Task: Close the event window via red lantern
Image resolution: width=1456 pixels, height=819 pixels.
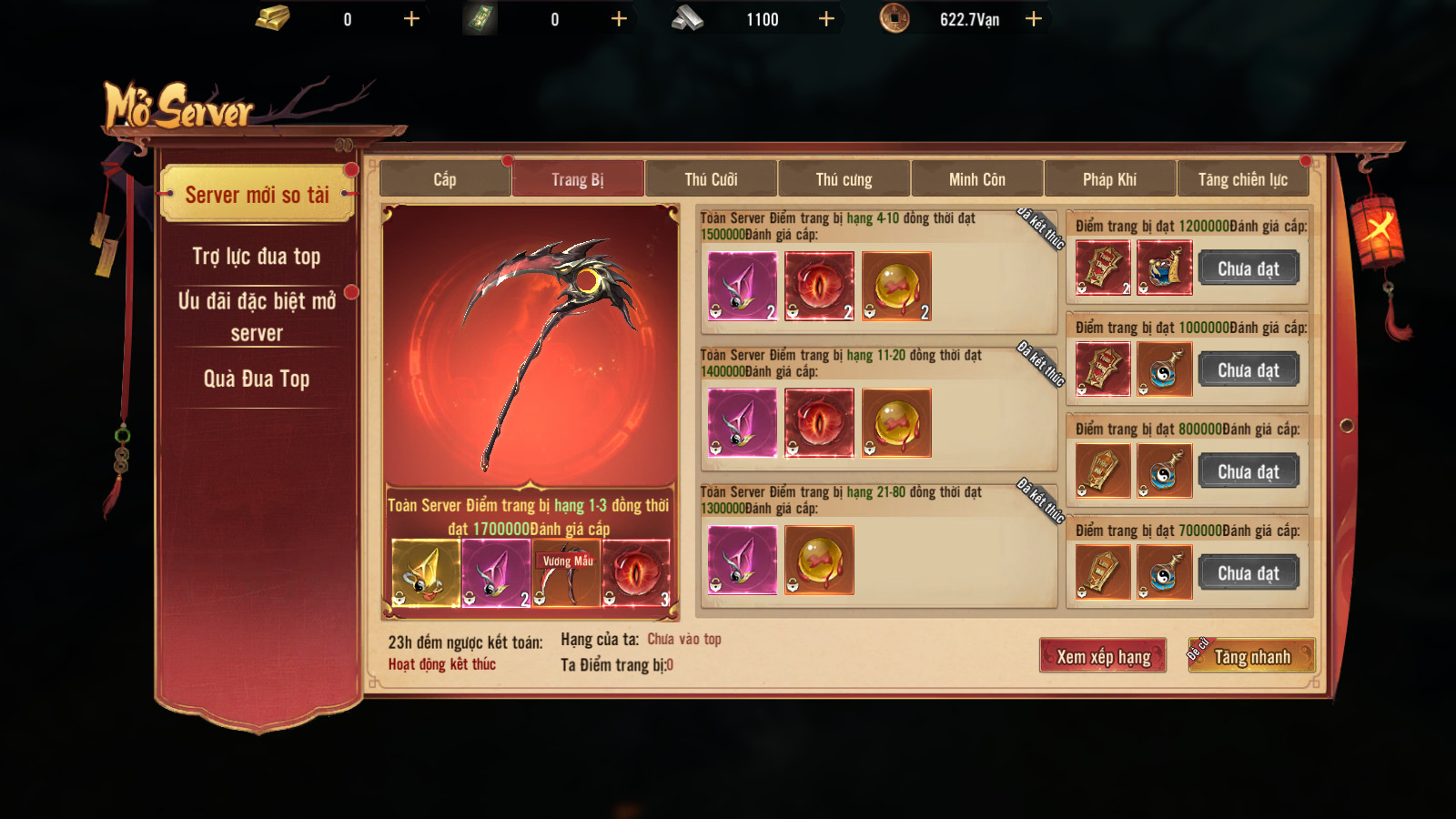Action: pyautogui.click(x=1379, y=227)
